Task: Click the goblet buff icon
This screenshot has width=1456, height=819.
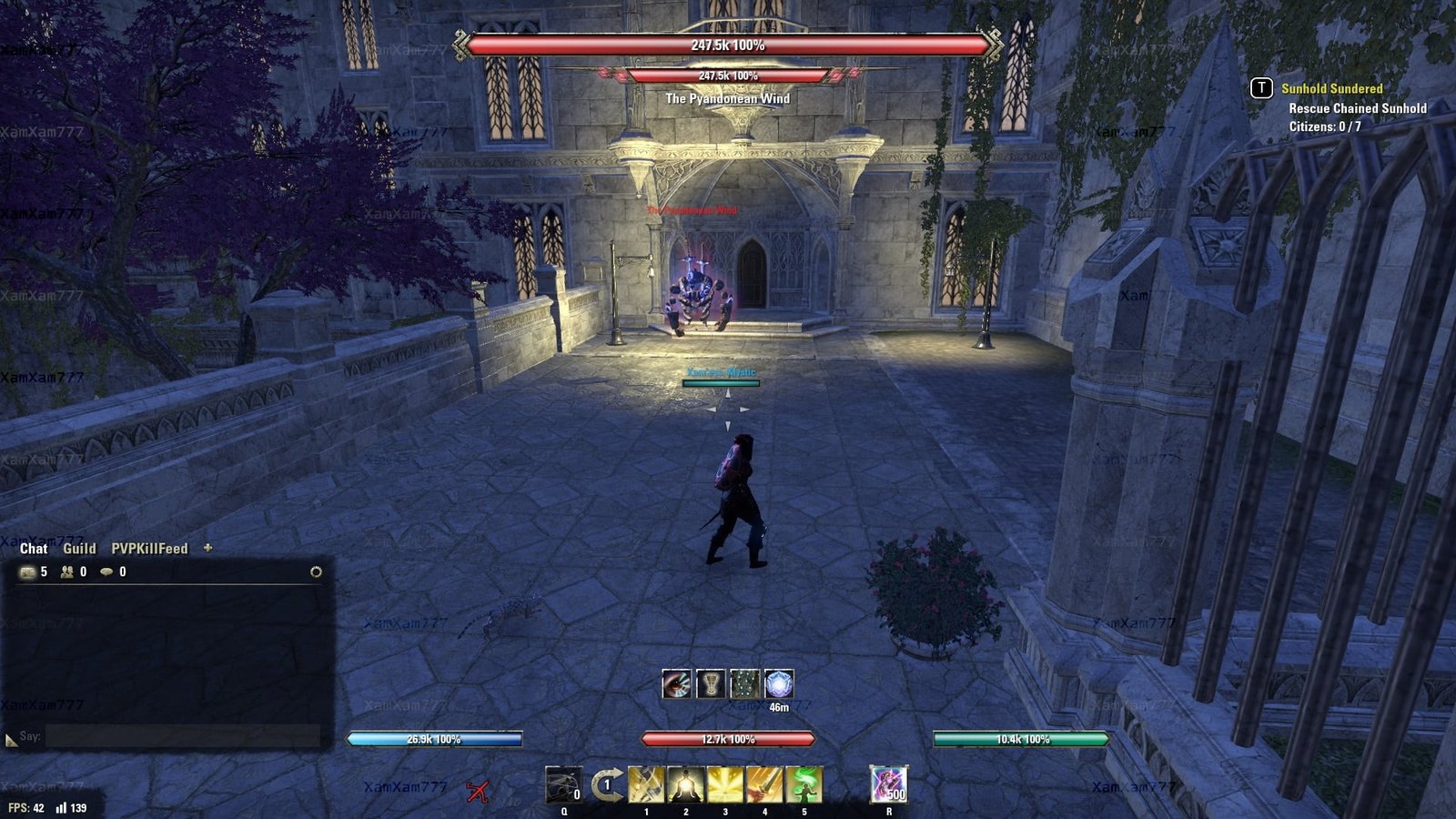Action: [711, 684]
